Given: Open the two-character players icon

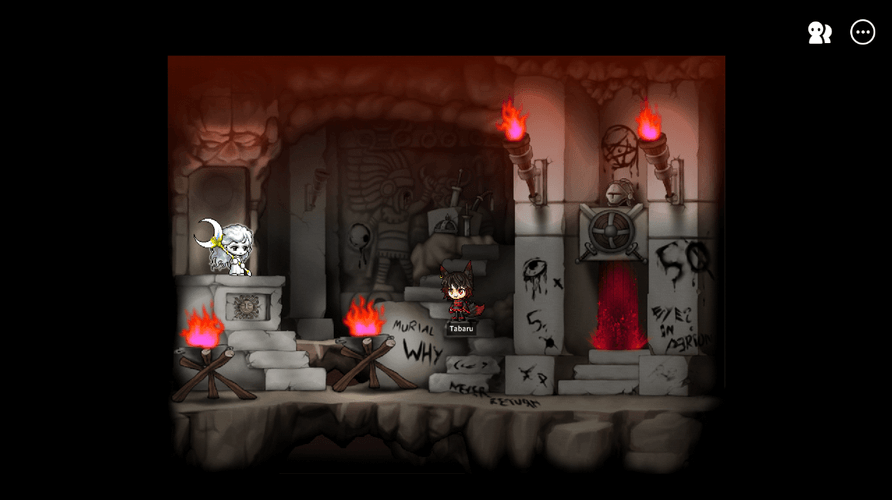Looking at the screenshot, I should point(820,33).
